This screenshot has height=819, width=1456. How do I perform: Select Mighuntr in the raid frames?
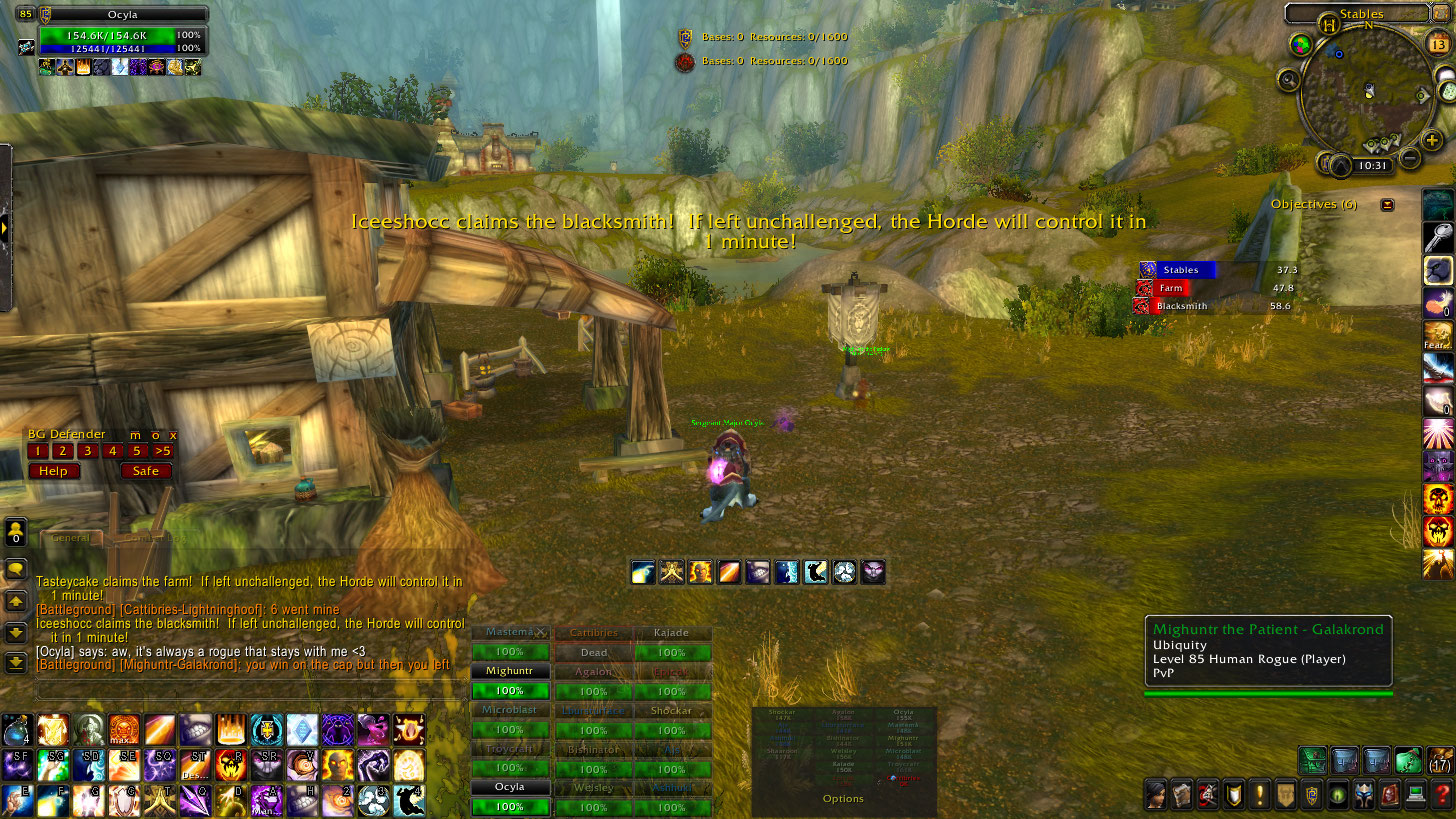click(509, 671)
